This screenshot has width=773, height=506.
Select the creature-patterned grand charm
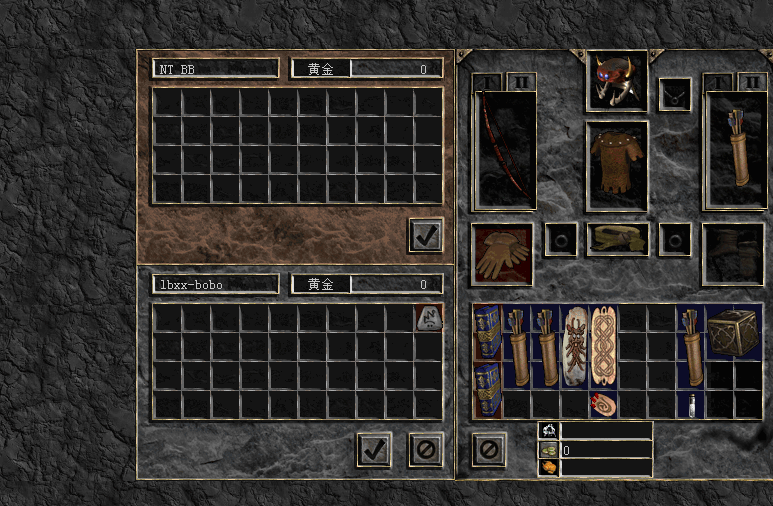[574, 347]
